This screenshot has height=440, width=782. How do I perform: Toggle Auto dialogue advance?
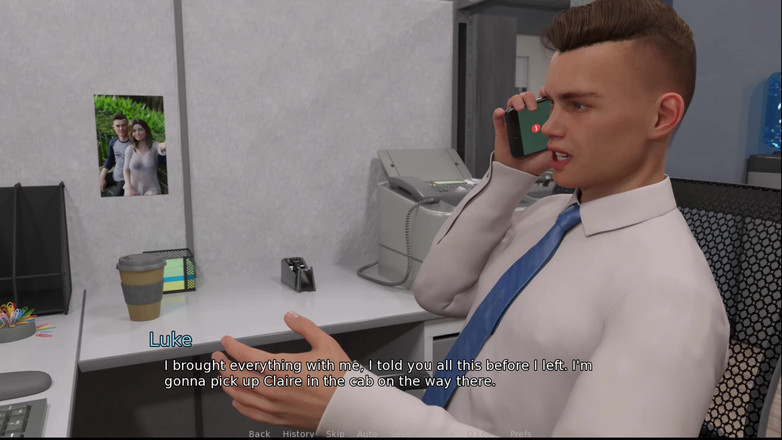pos(367,434)
